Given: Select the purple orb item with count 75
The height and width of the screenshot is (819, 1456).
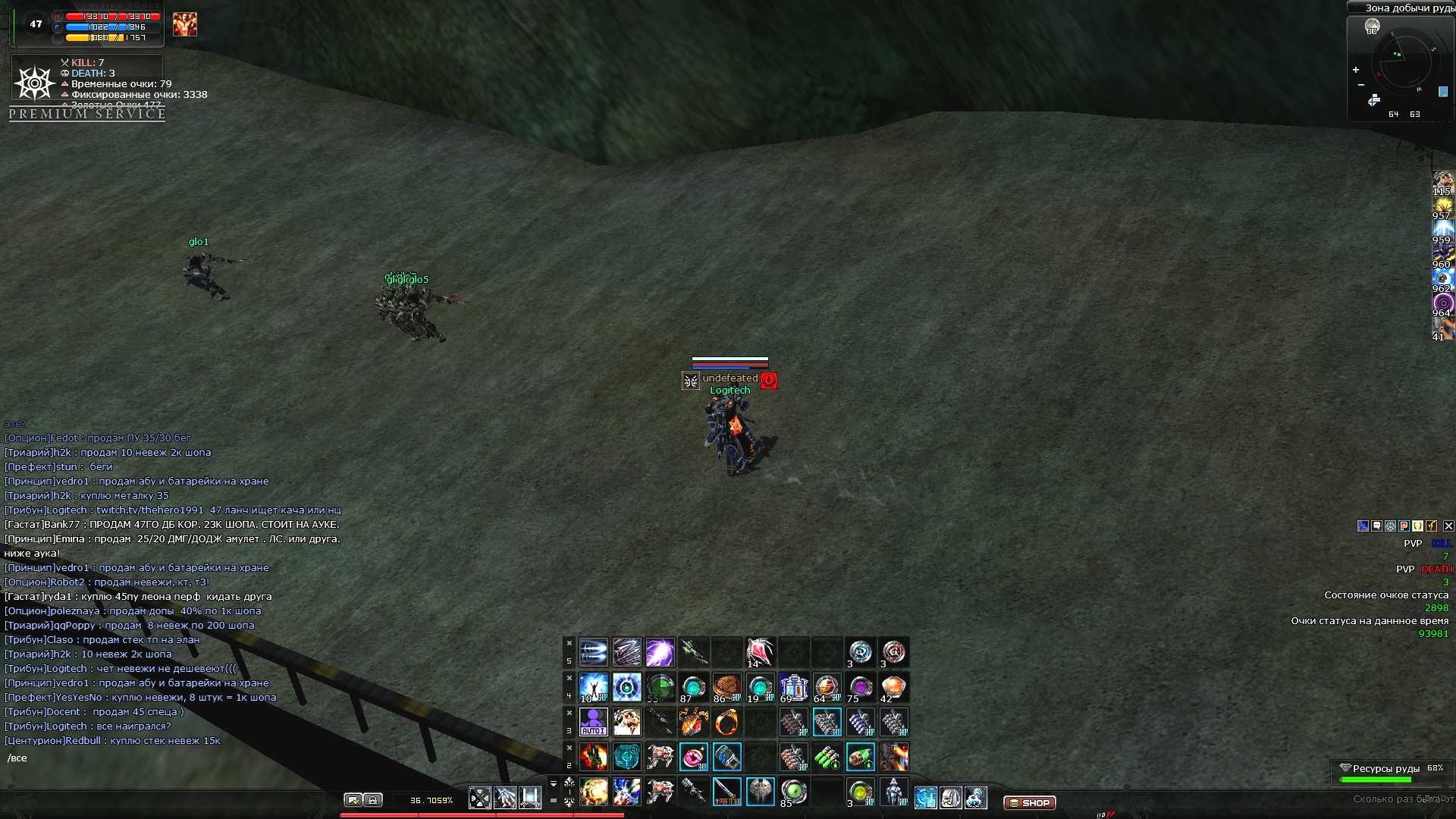Looking at the screenshot, I should point(860,687).
